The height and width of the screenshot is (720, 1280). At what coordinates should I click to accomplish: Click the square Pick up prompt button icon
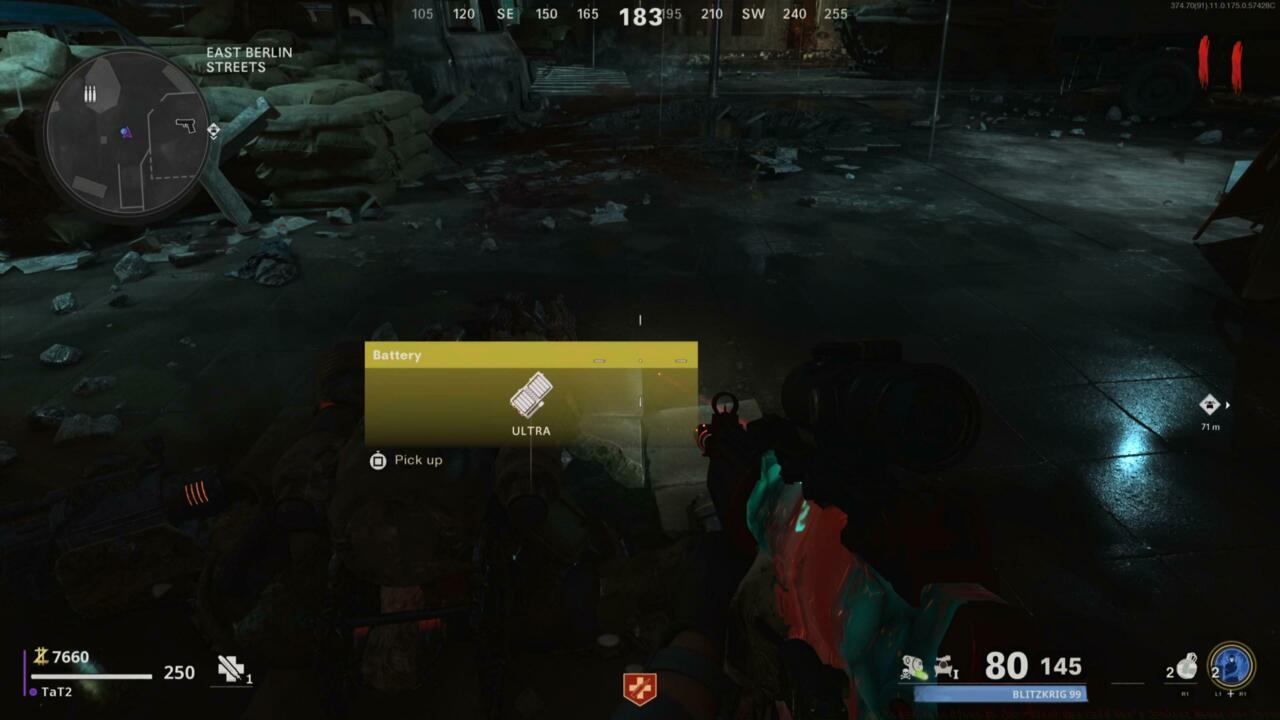(378, 460)
